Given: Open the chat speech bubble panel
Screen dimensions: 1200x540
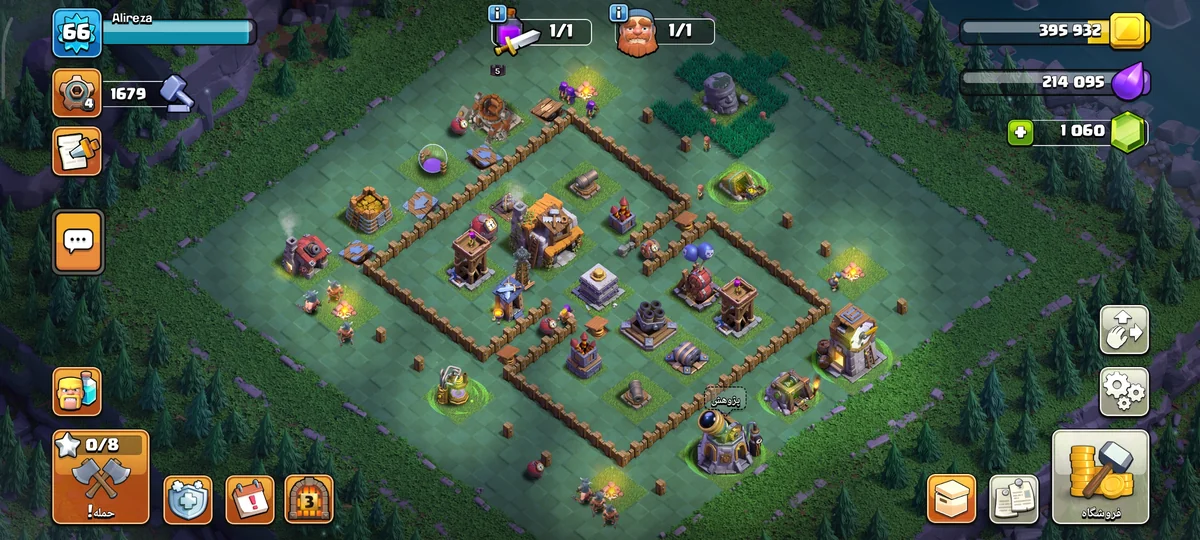Looking at the screenshot, I should click(x=78, y=241).
